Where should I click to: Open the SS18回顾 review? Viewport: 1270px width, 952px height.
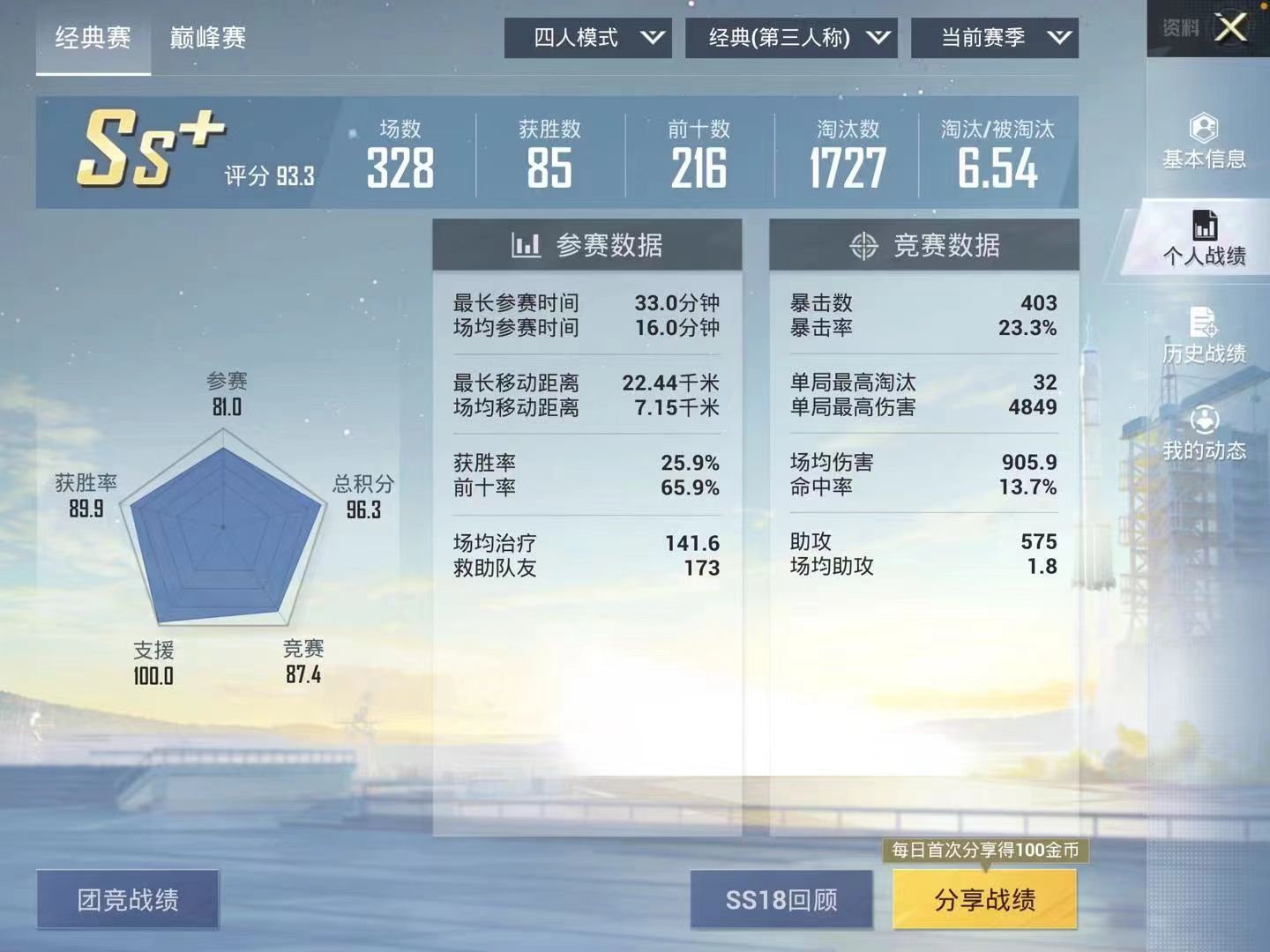point(781,899)
